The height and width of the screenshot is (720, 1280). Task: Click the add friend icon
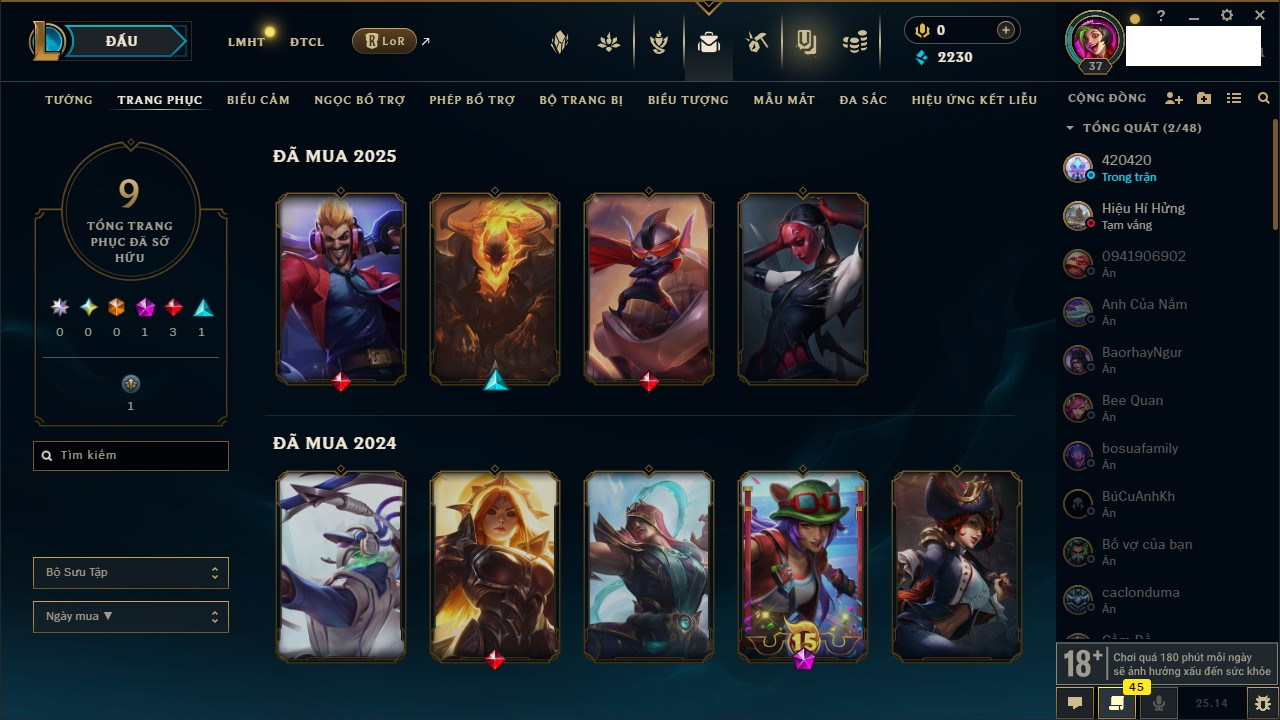tap(1174, 99)
